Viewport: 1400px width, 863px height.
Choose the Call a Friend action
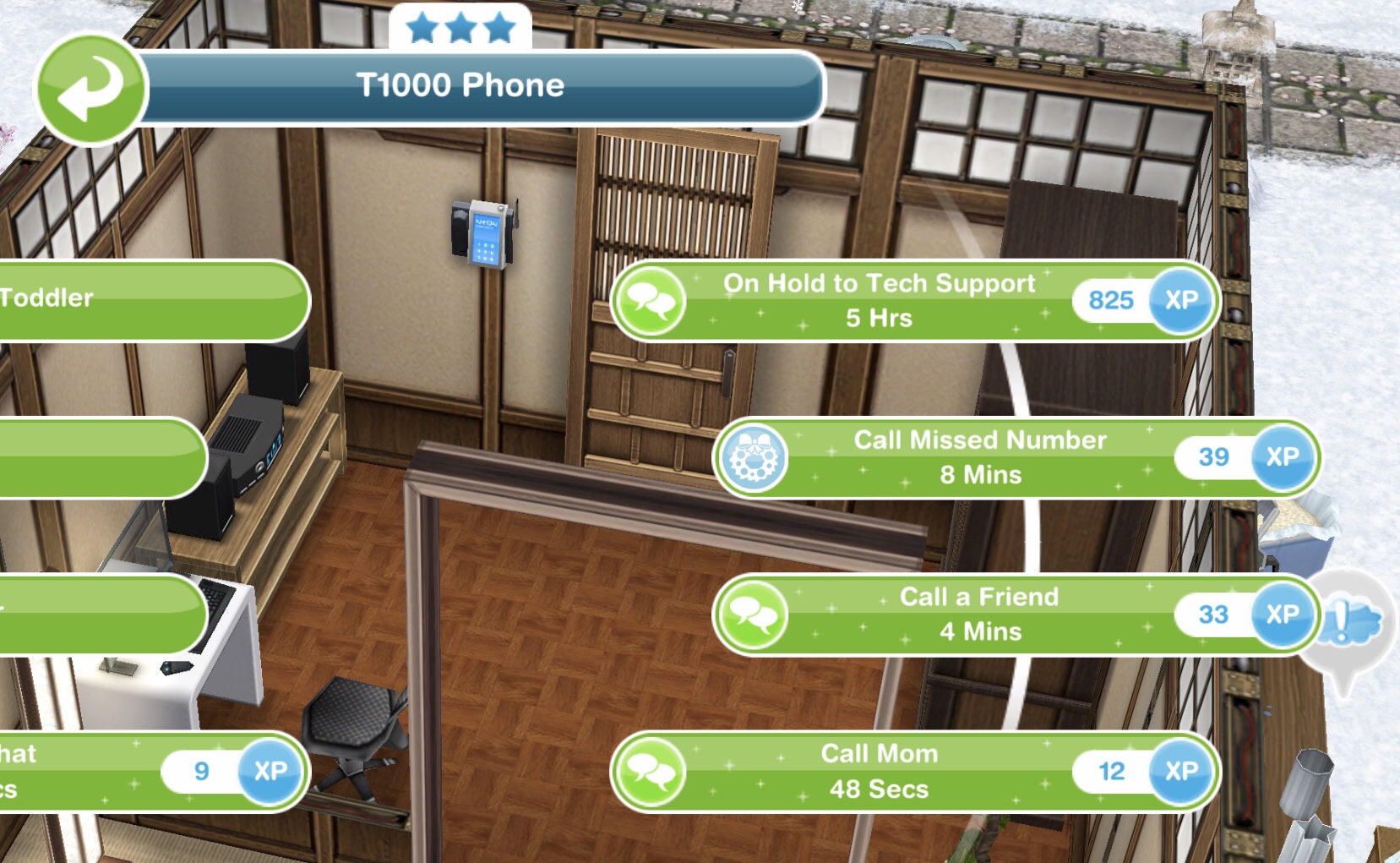(x=978, y=614)
